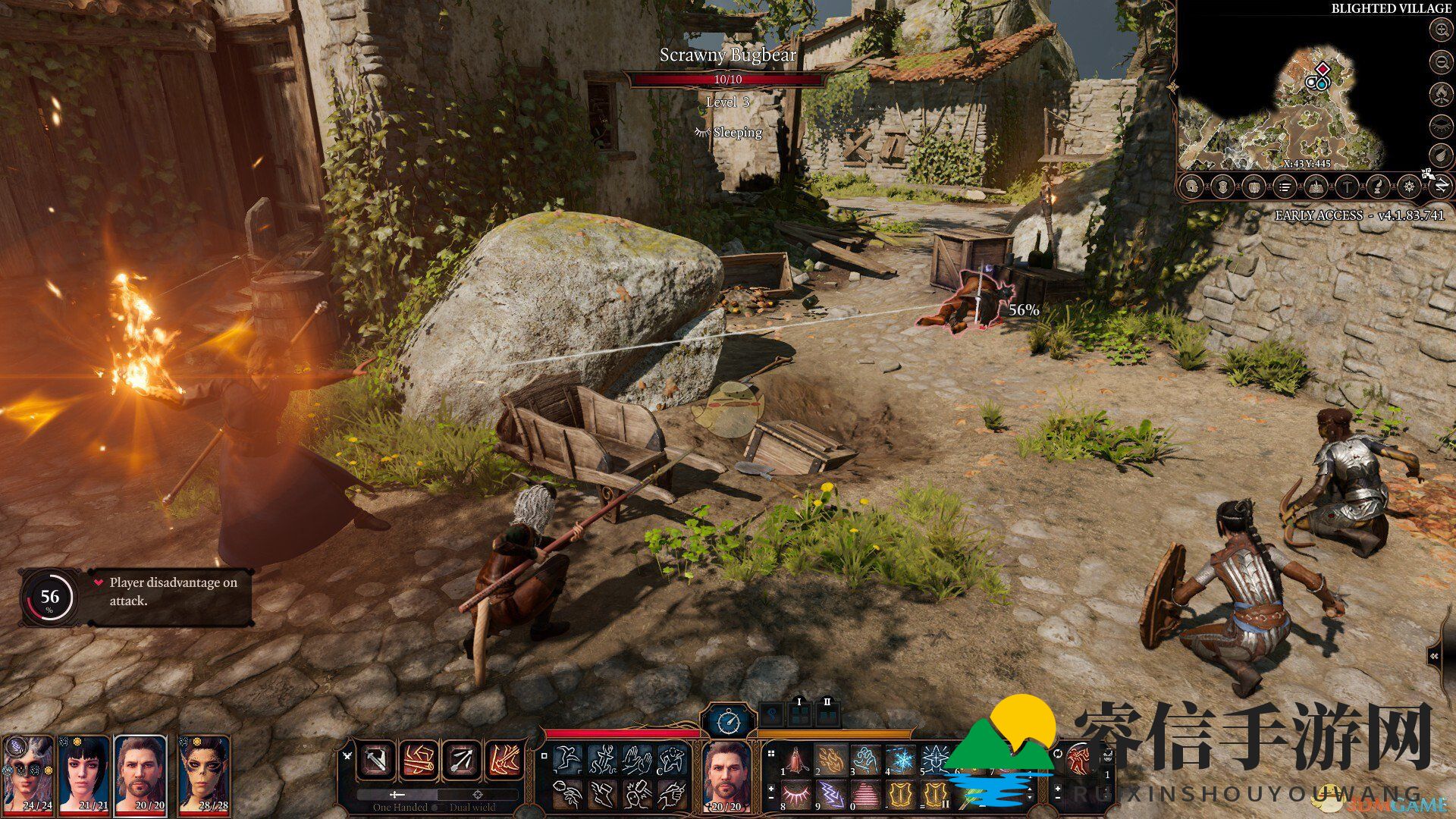Viewport: 1456px width, 819px height.
Task: Use the purple lightning spell in slot 9
Action: point(832,795)
